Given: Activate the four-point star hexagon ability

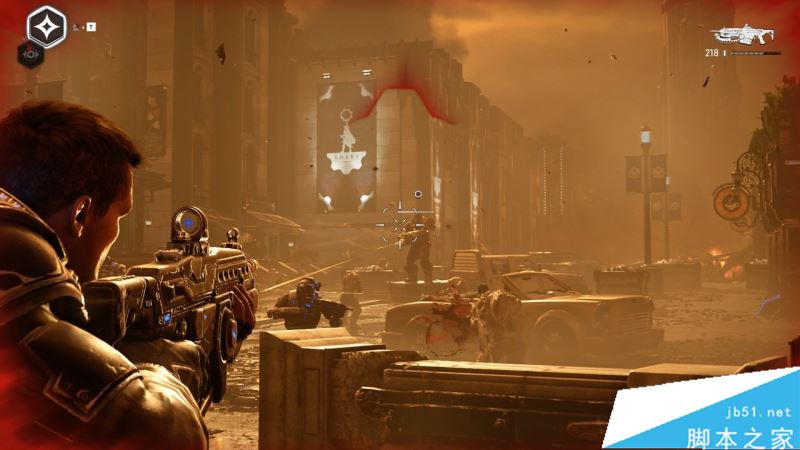Looking at the screenshot, I should tap(47, 26).
